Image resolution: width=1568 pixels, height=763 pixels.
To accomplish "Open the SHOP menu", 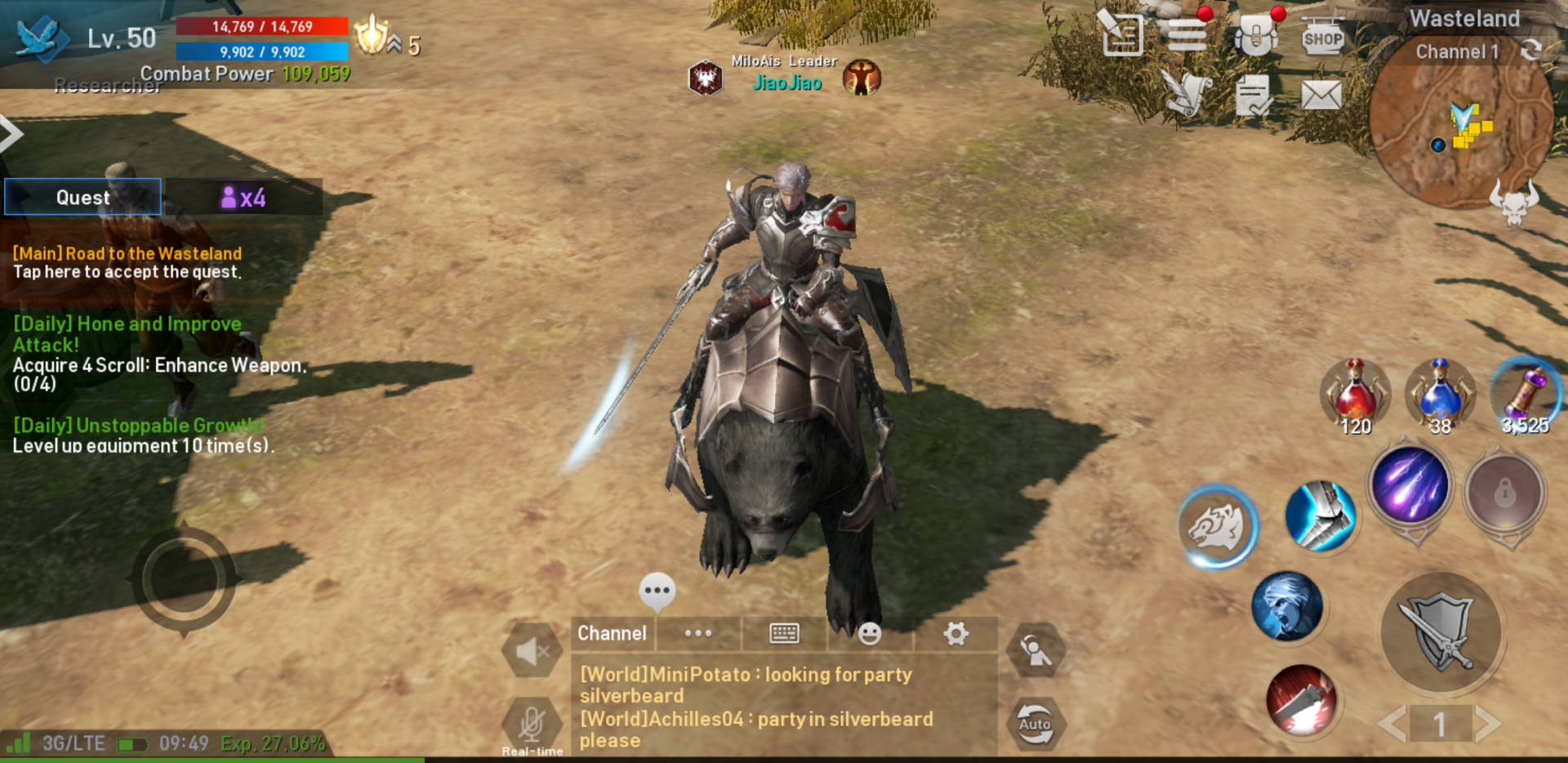I will pyautogui.click(x=1322, y=37).
